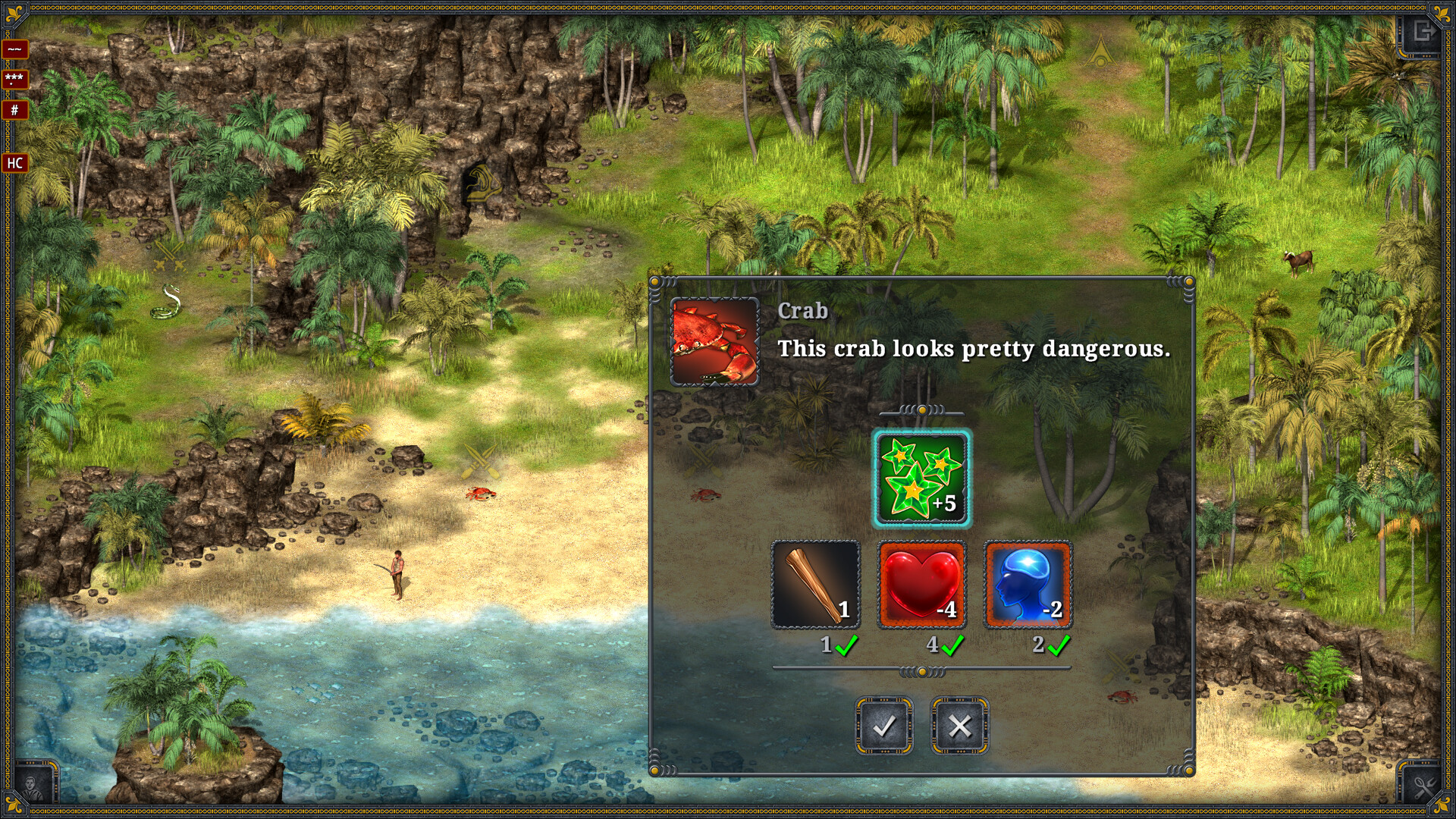Click the red '#' button
This screenshot has height=819, width=1456.
pos(14,110)
